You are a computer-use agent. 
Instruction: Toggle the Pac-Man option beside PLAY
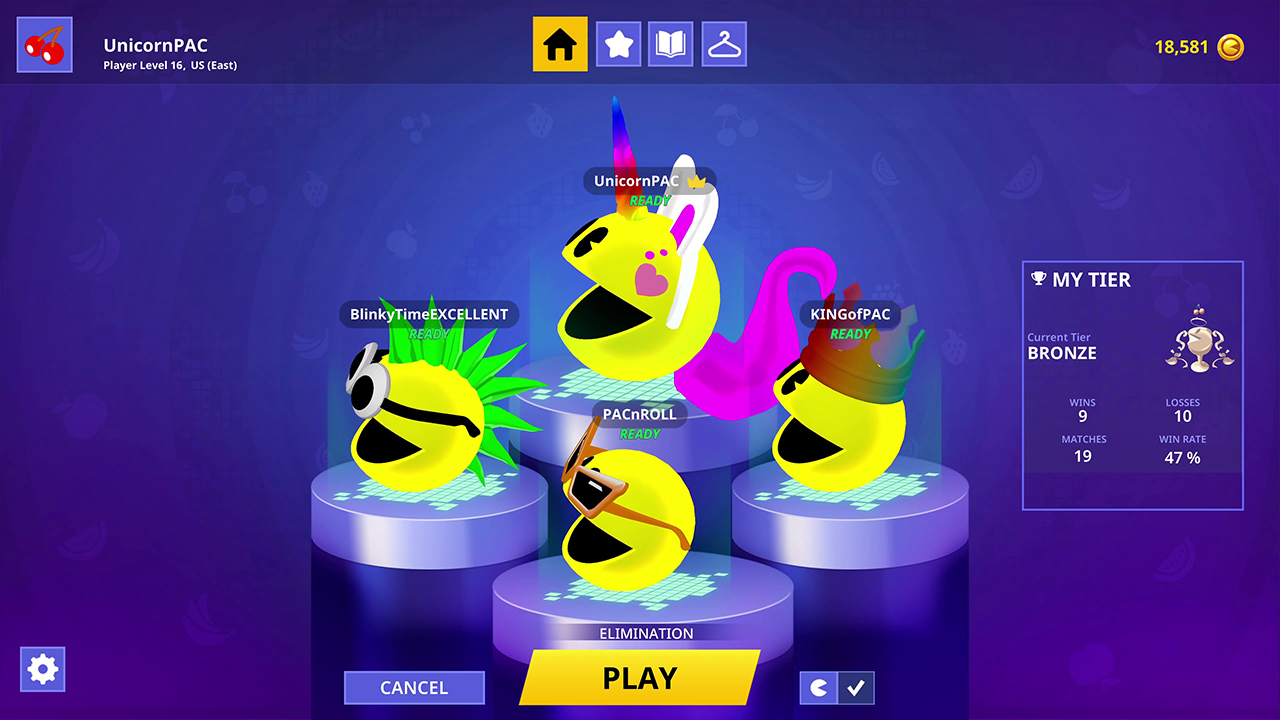click(x=816, y=687)
